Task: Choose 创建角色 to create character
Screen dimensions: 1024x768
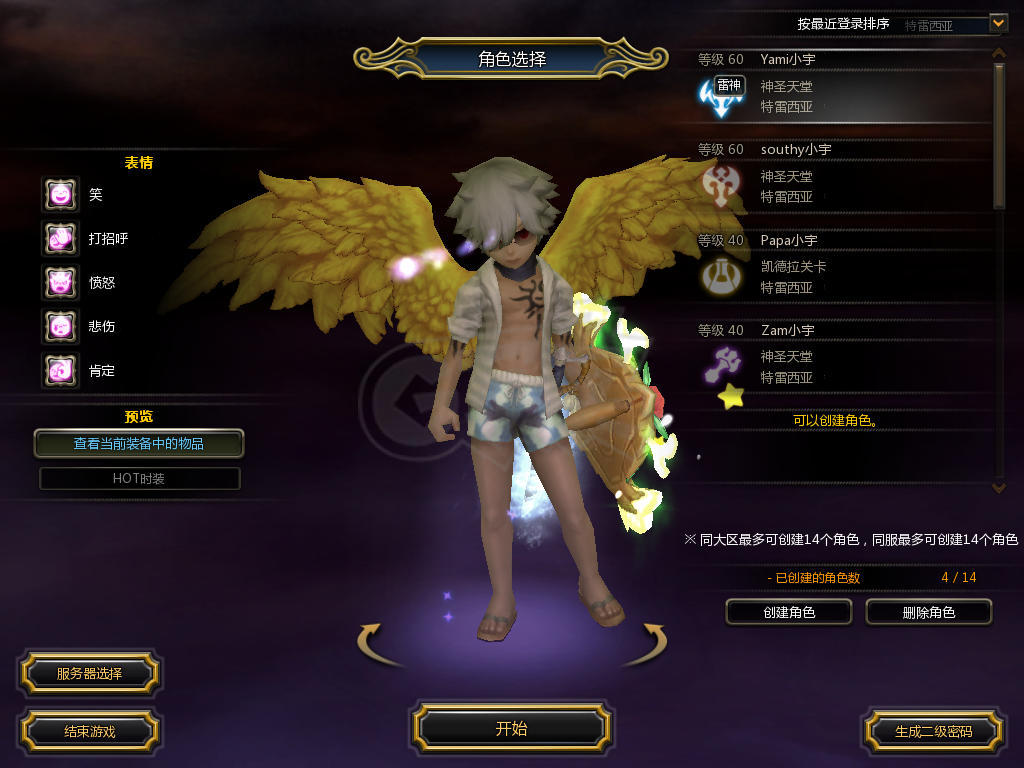Action: point(788,611)
